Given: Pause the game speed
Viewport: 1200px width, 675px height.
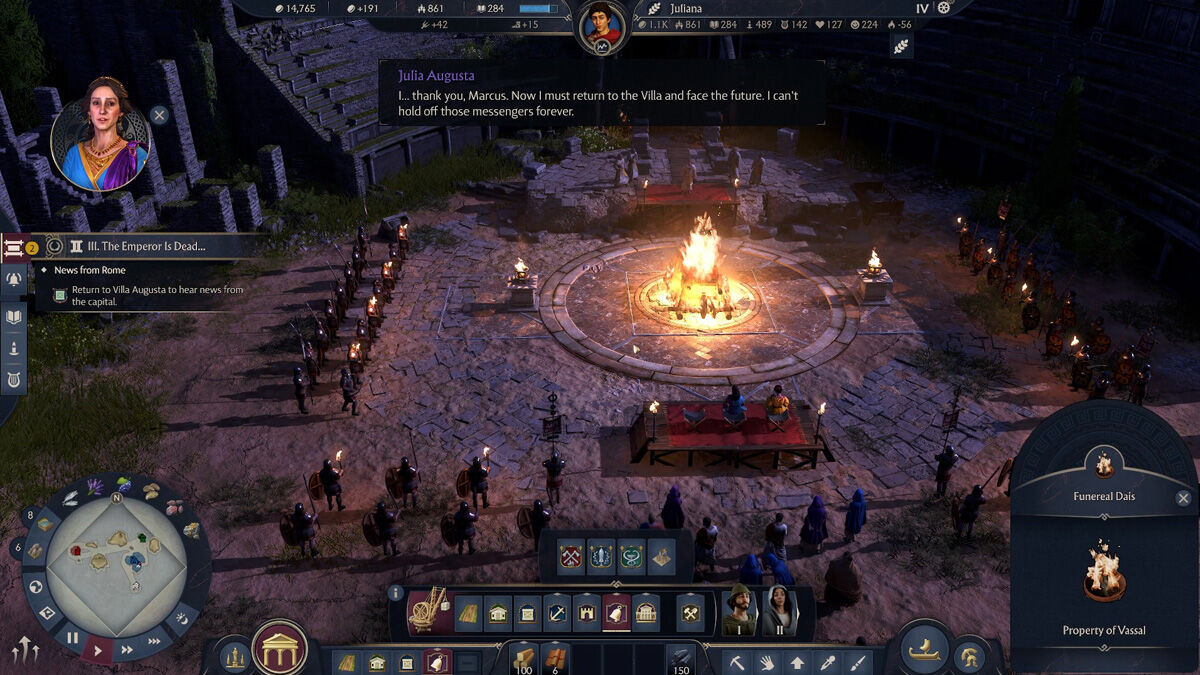Looking at the screenshot, I should [73, 637].
